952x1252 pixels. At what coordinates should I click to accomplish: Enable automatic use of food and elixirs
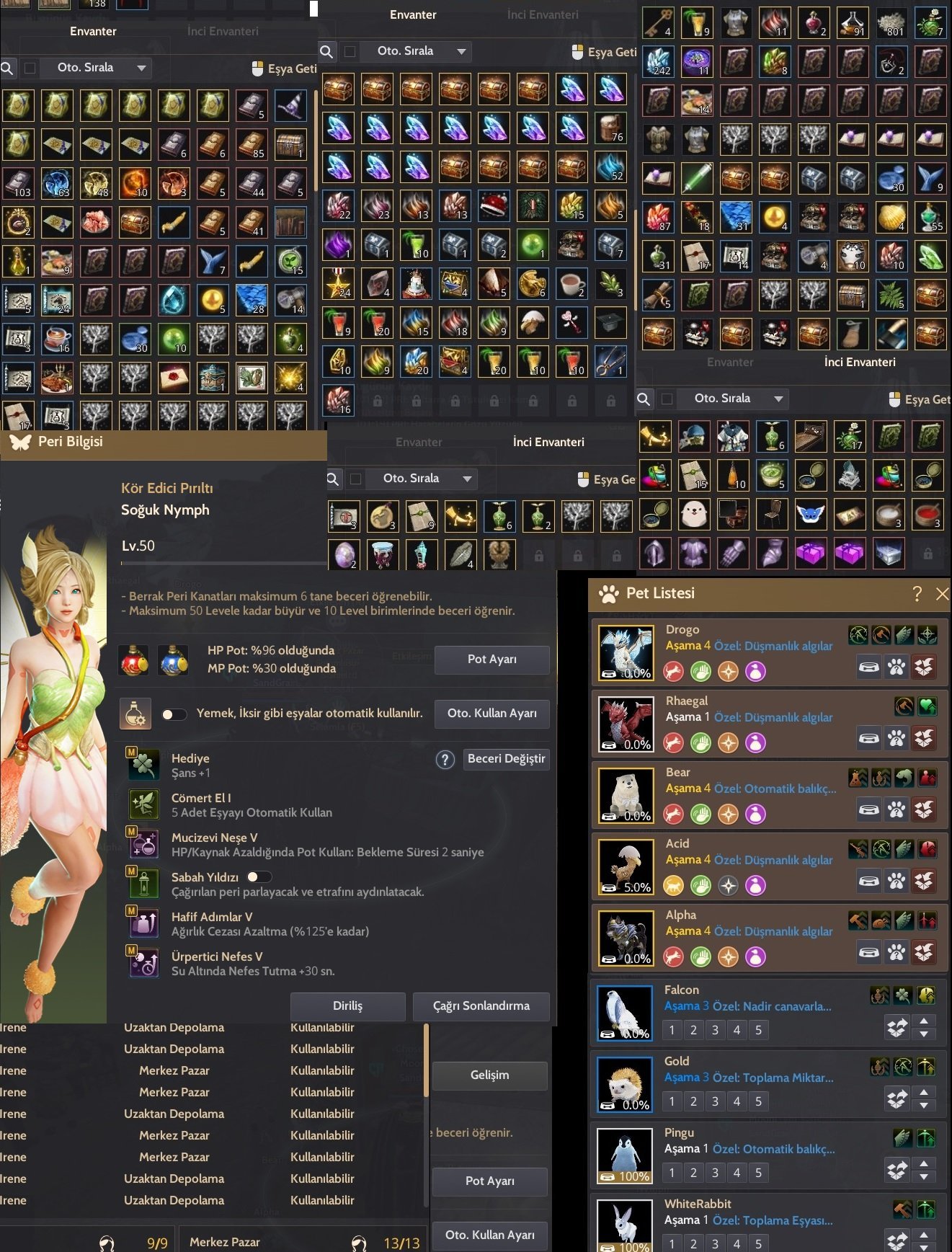pyautogui.click(x=174, y=714)
